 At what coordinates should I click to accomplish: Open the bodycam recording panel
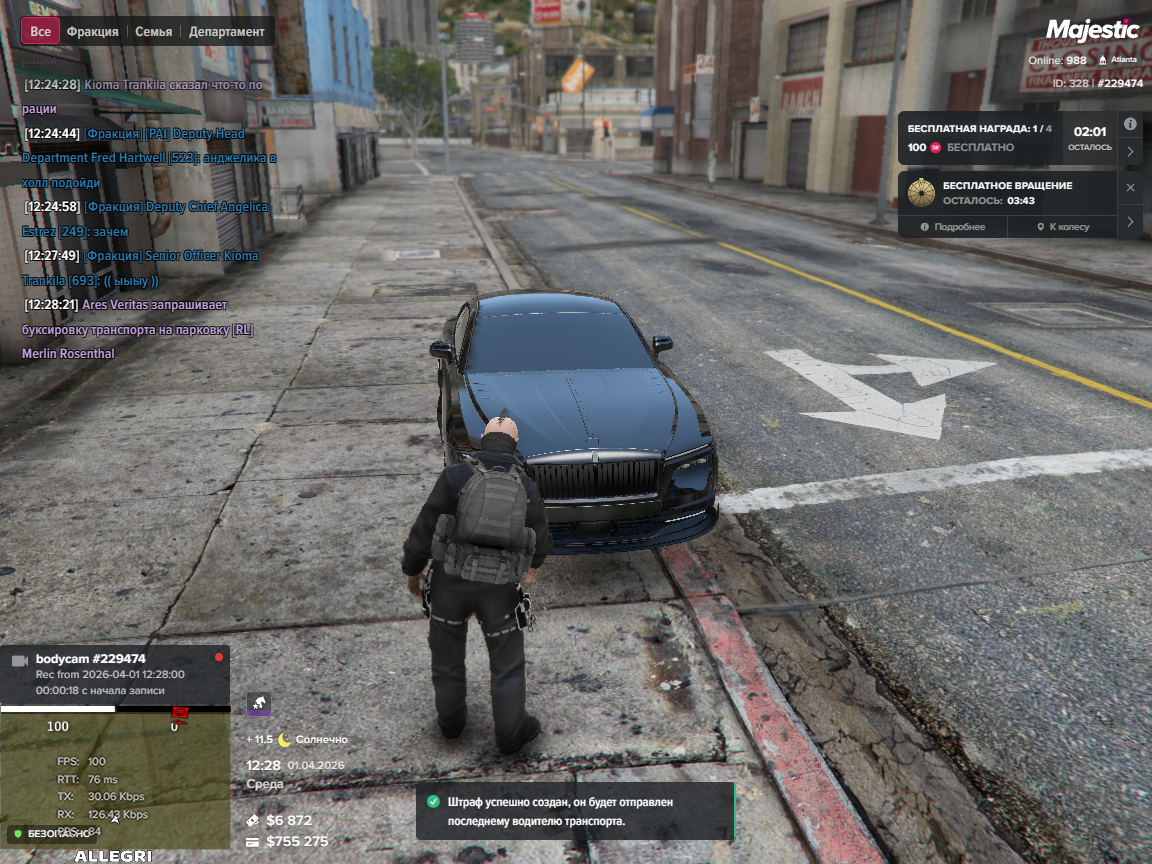click(115, 674)
